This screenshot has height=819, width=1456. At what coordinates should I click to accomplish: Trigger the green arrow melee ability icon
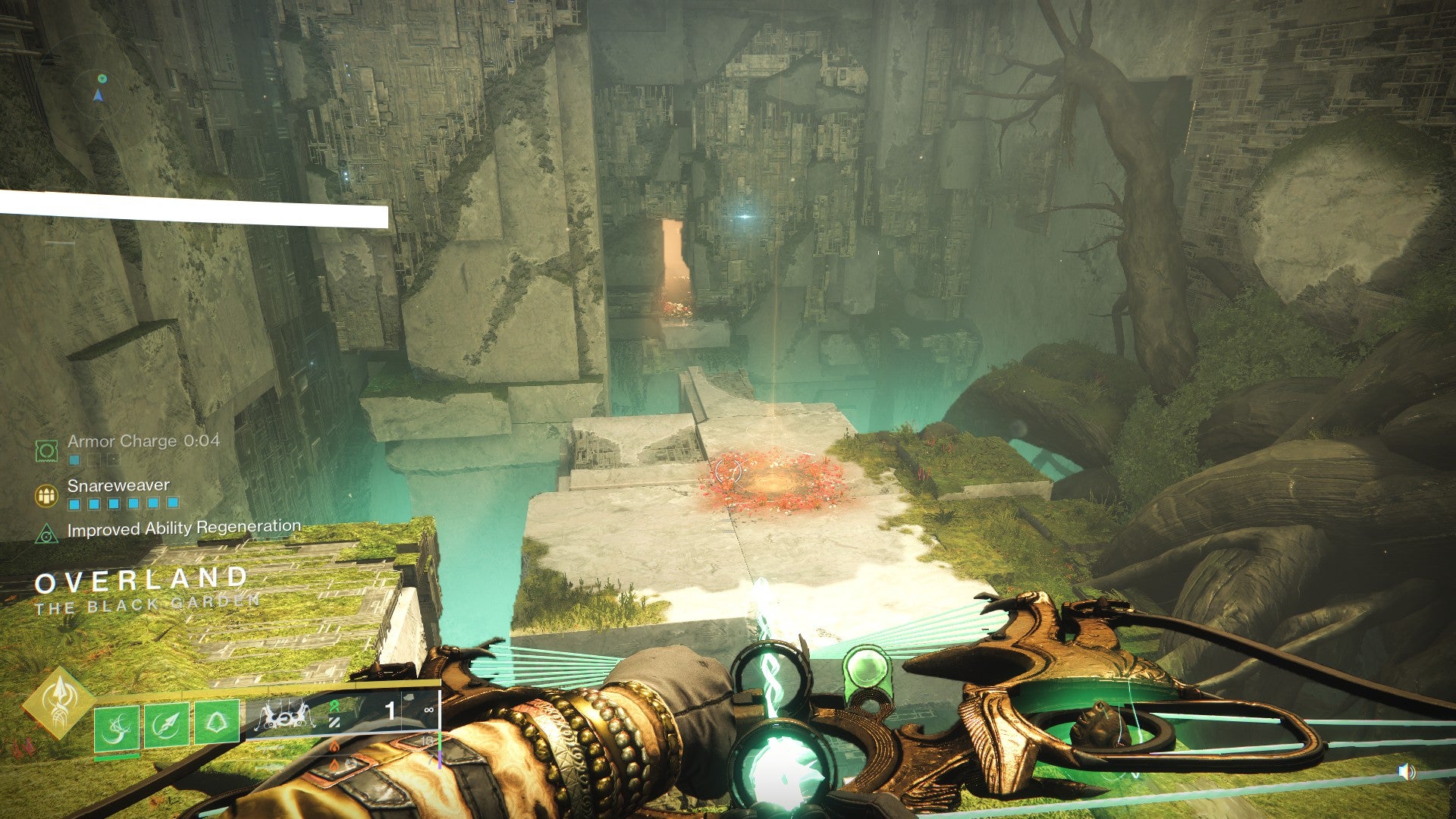(x=167, y=726)
